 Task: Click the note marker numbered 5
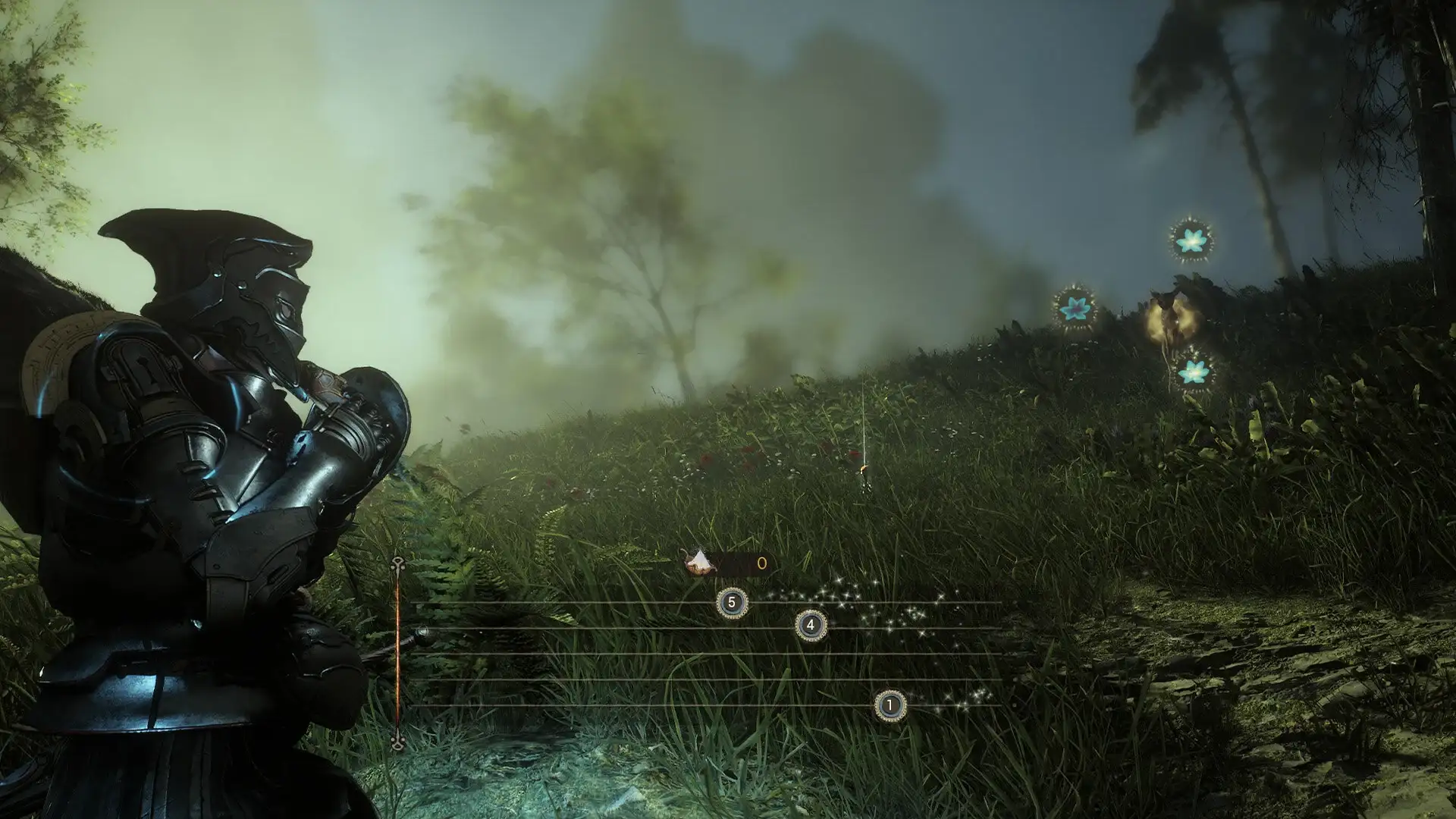coord(732,604)
